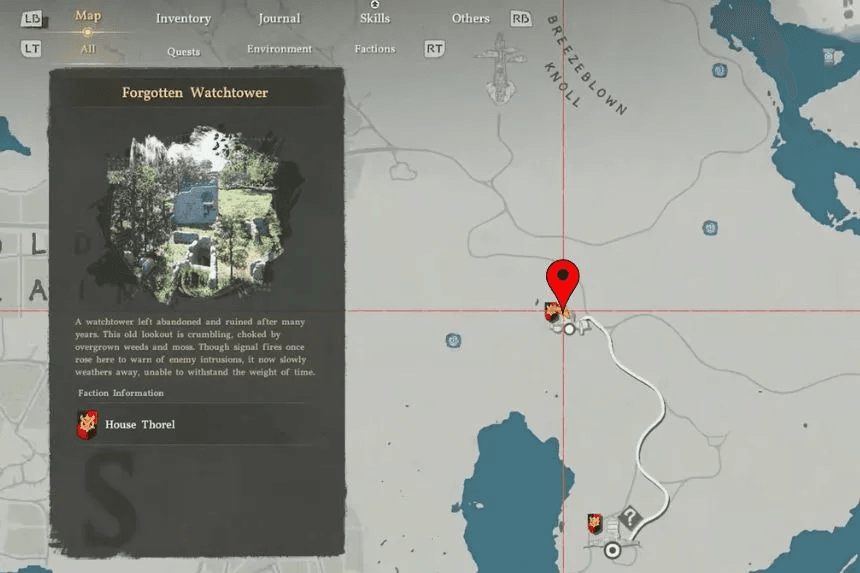860x573 pixels.
Task: Select the circular waypoint marker below the question mark
Action: [x=612, y=549]
